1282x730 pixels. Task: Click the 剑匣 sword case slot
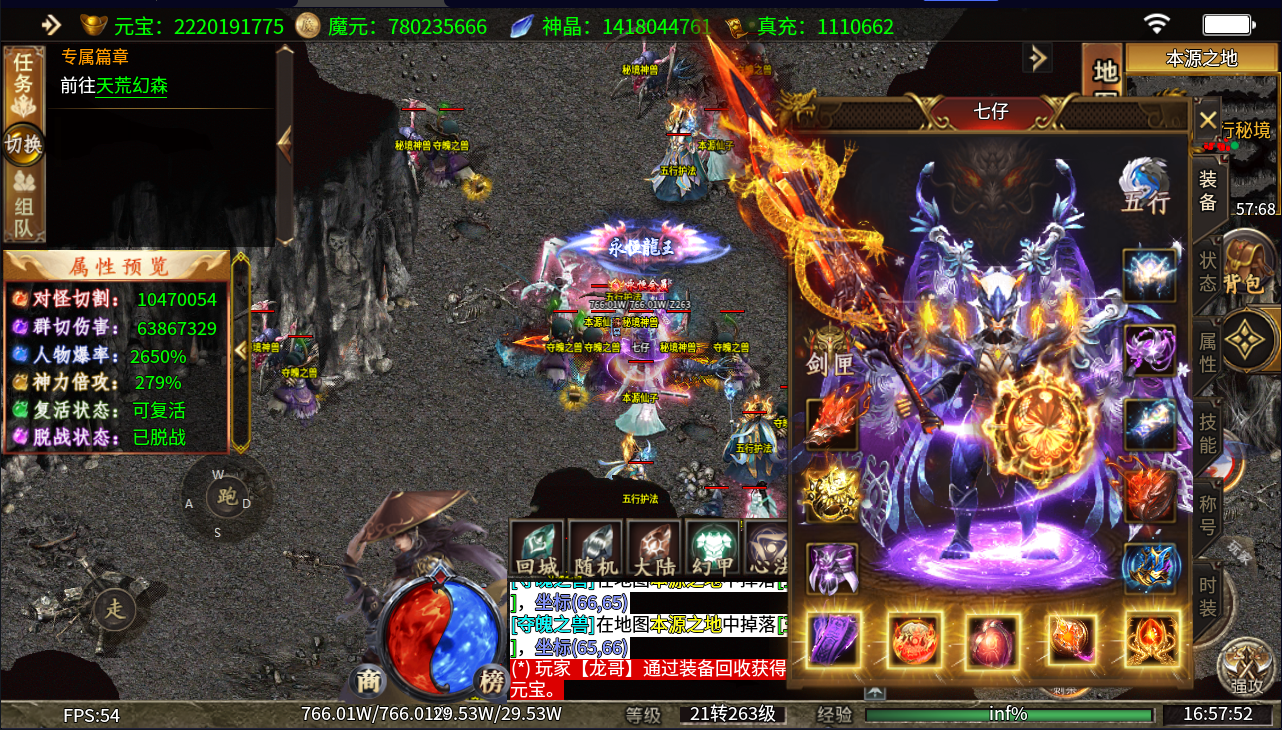831,351
